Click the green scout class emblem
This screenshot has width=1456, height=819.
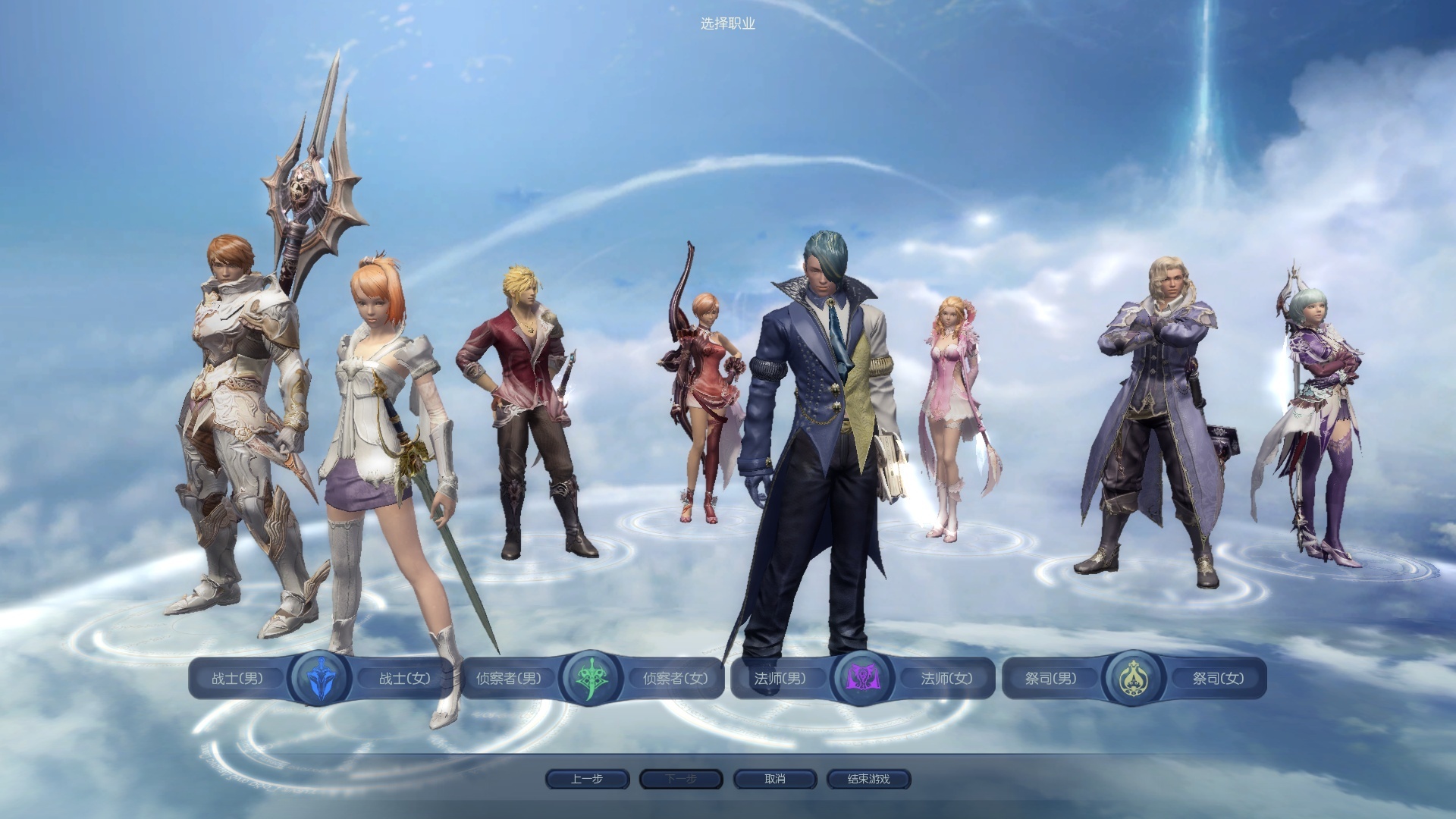[591, 678]
